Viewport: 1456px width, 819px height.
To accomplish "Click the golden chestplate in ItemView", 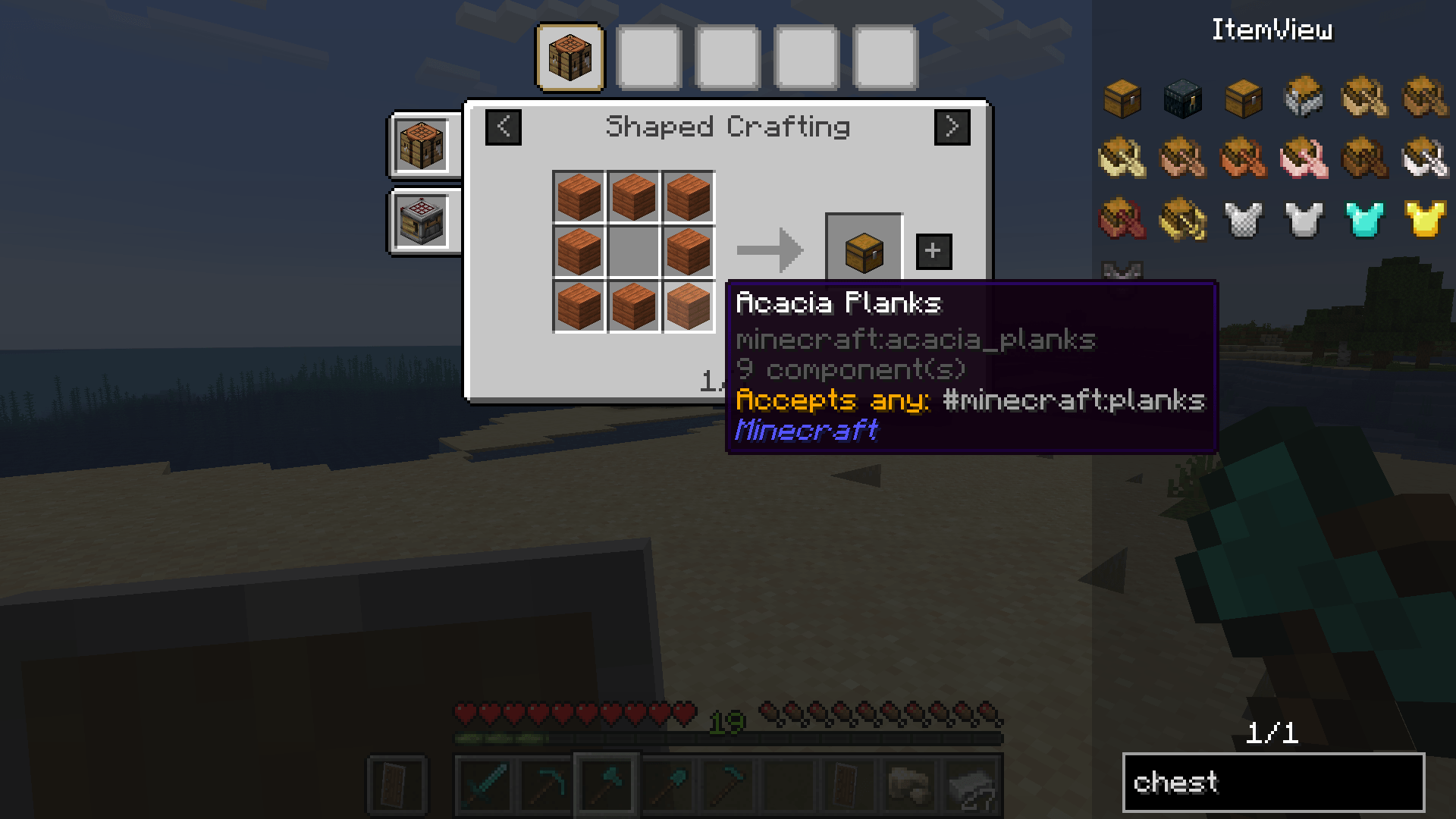I will tap(1423, 220).
